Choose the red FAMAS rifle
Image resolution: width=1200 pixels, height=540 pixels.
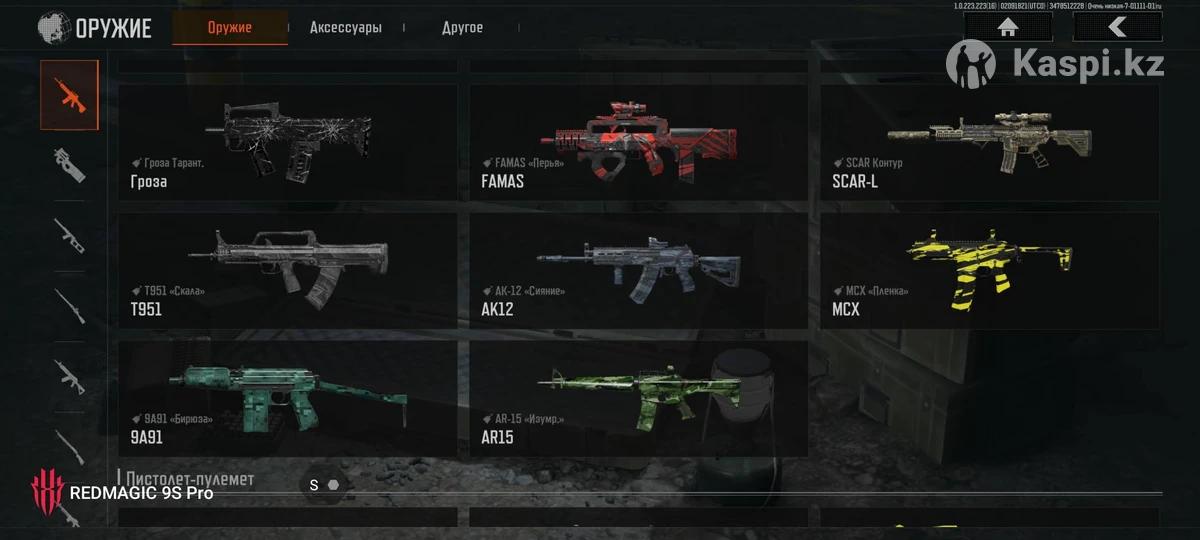click(638, 142)
